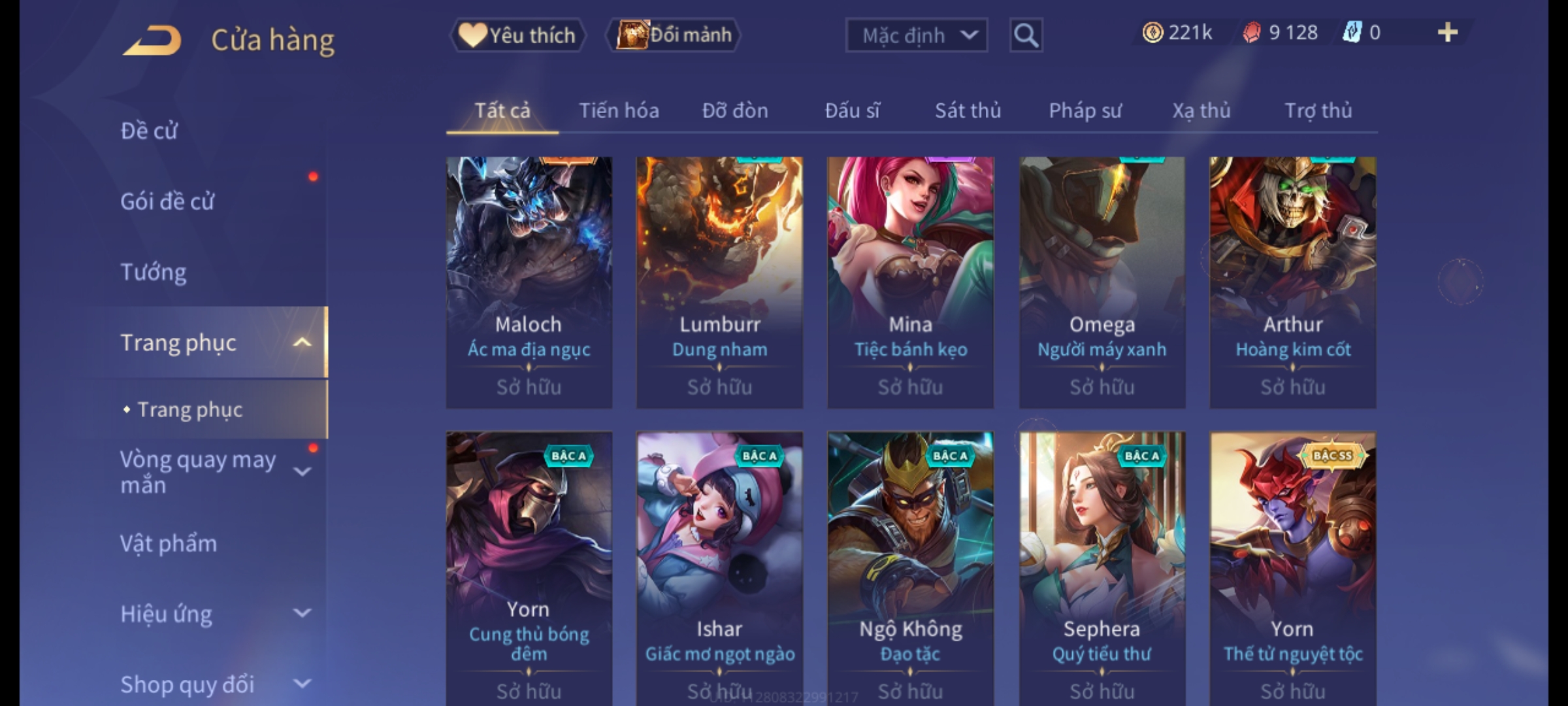
Task: Show the Pháp sư category
Action: pos(1085,111)
